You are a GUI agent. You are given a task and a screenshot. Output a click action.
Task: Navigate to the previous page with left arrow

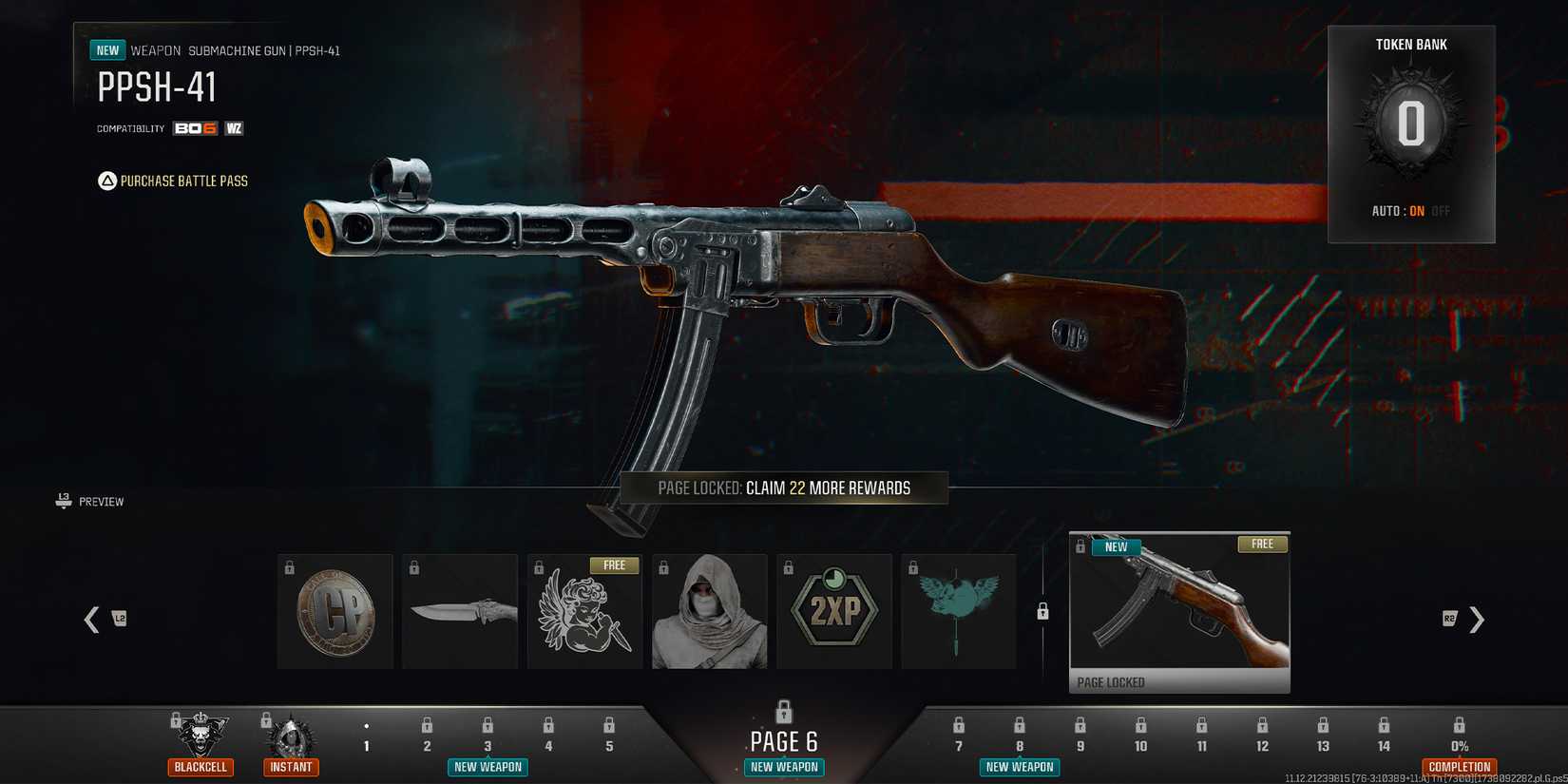tap(91, 620)
